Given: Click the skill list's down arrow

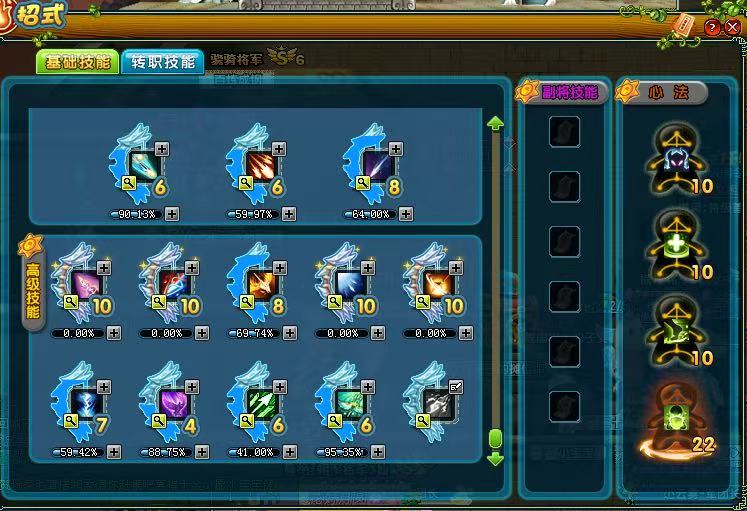Looking at the screenshot, I should 494,458.
